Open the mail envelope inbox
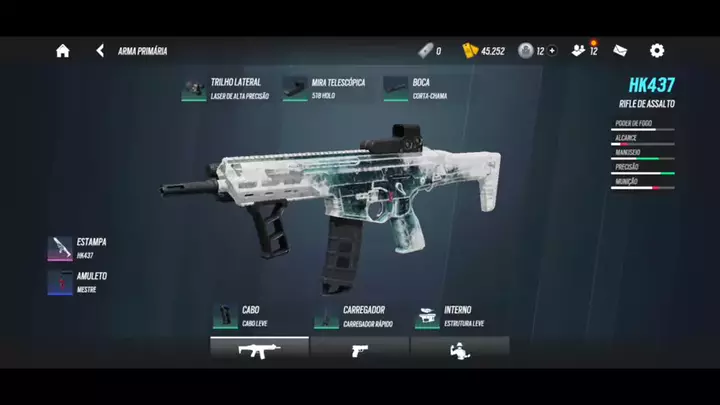 621,50
